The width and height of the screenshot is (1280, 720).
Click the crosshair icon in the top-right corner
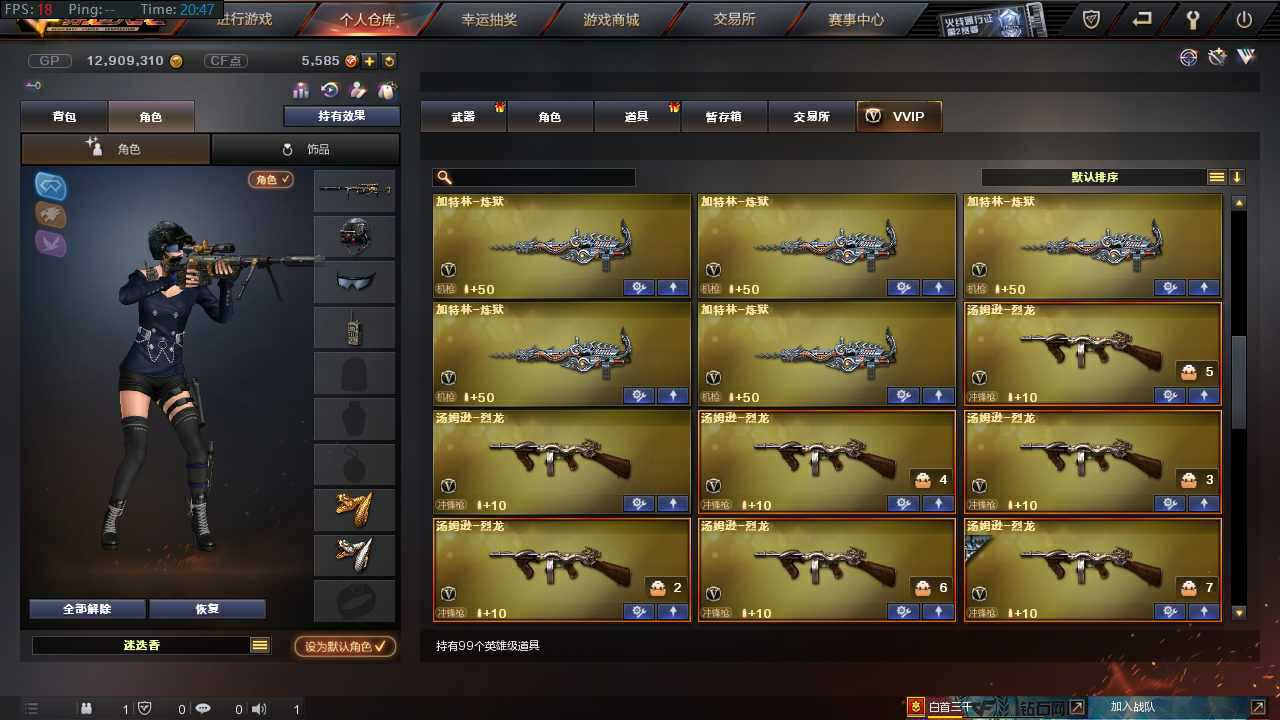pos(1188,57)
